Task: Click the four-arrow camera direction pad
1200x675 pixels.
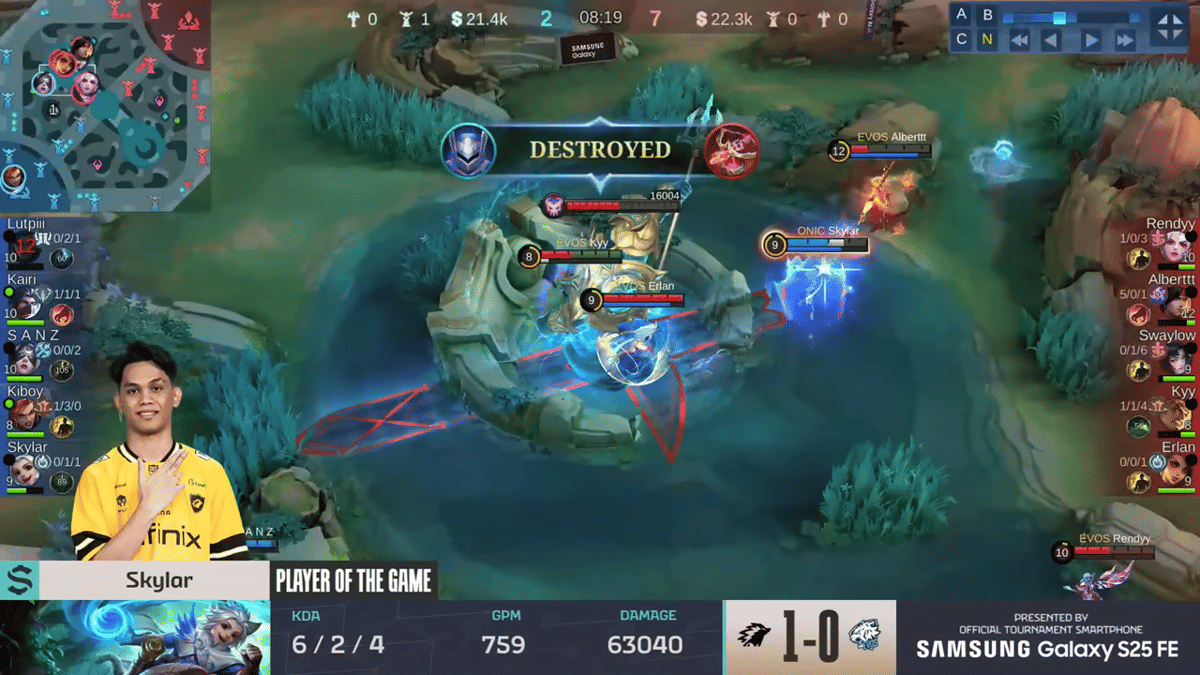Action: click(x=1170, y=27)
